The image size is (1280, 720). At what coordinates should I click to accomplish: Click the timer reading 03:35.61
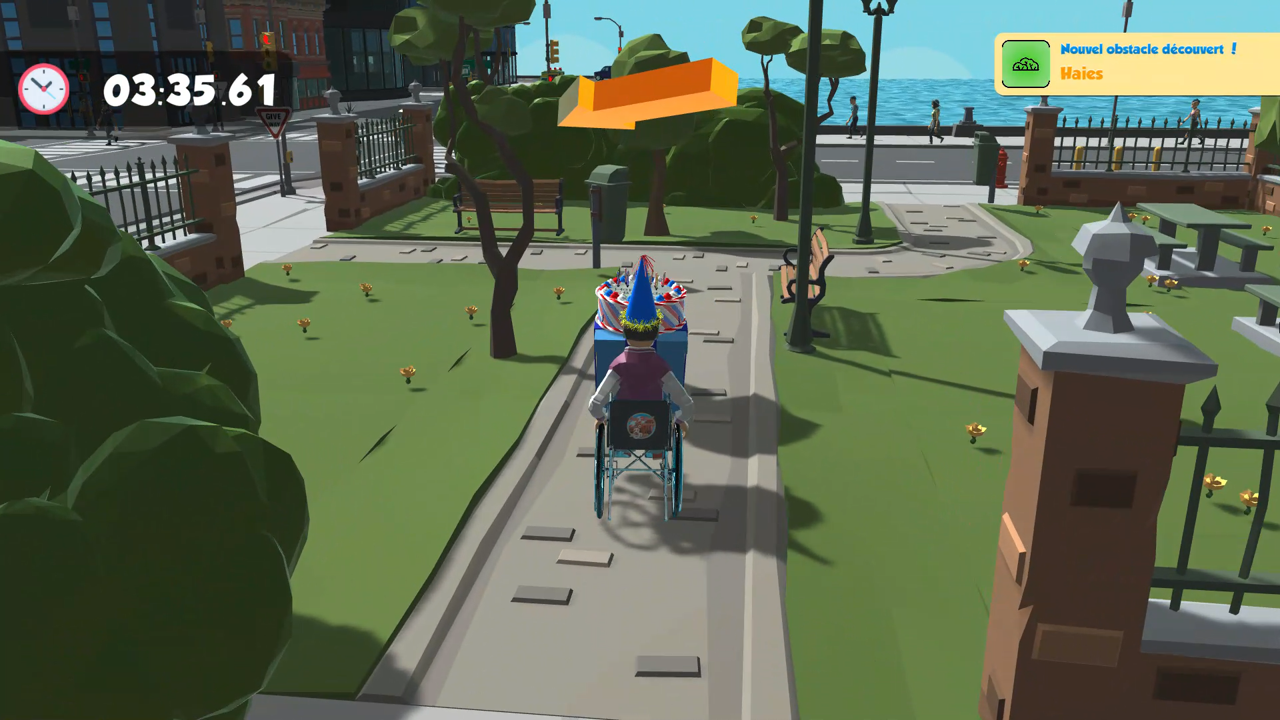coord(192,90)
